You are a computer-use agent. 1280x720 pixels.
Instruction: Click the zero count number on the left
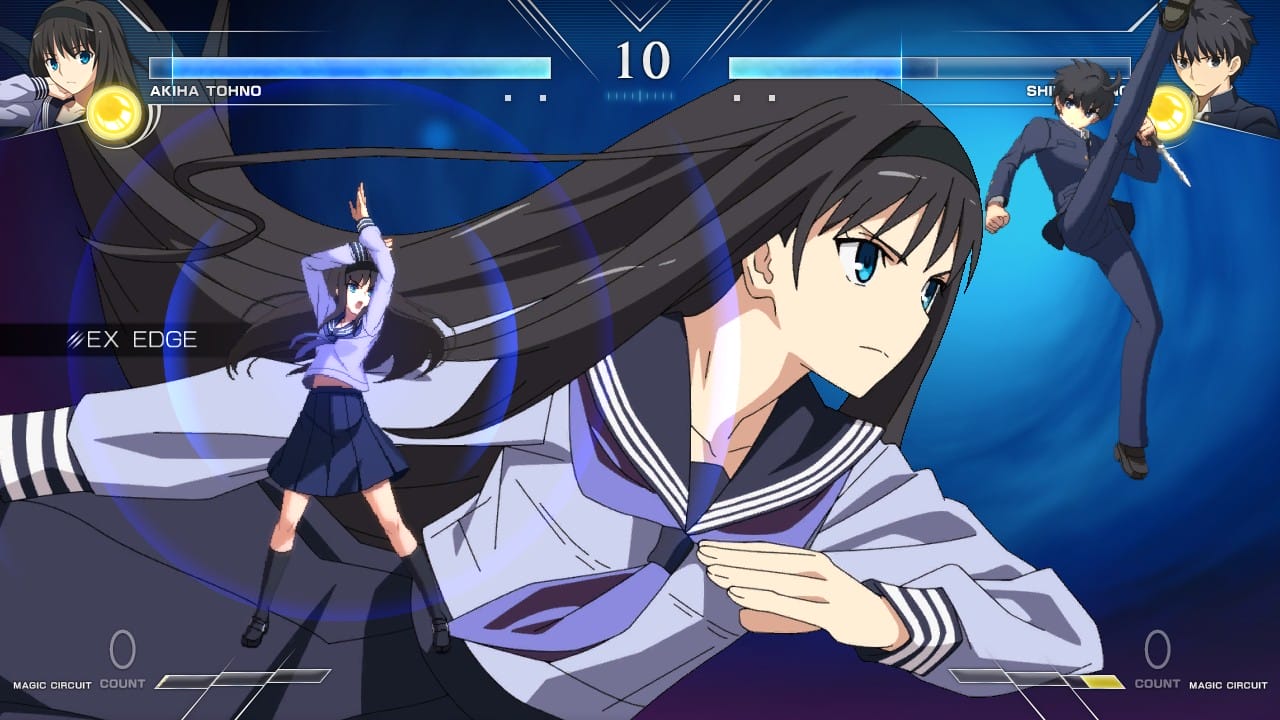(x=120, y=648)
